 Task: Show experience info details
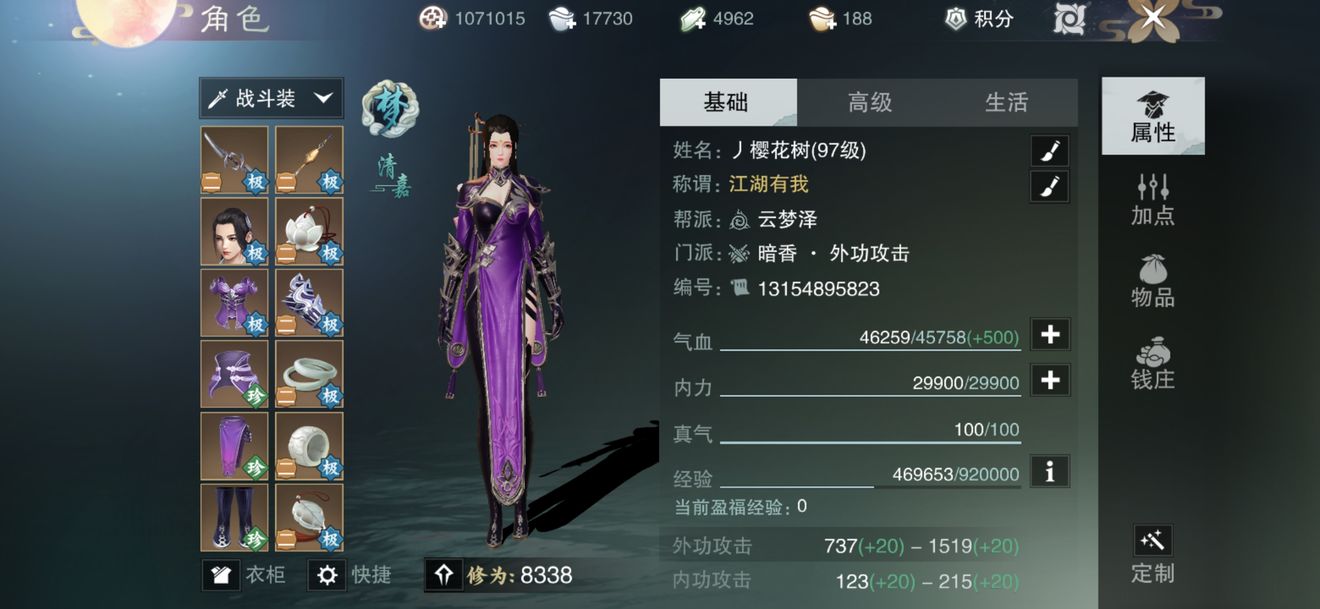click(x=1050, y=471)
